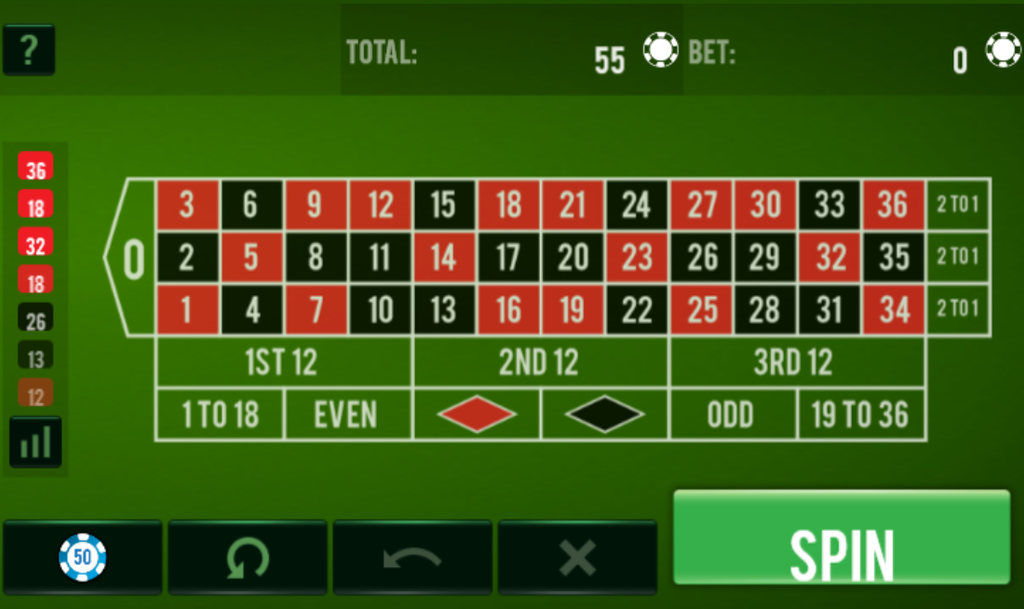The width and height of the screenshot is (1024, 609).
Task: Choose the 1 TO 18 bet
Action: (220, 414)
